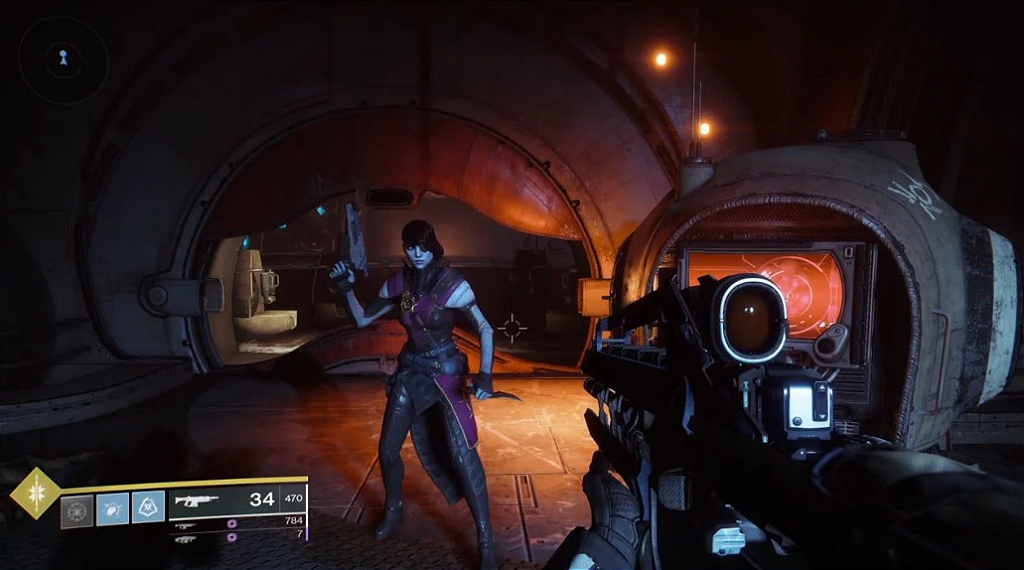The width and height of the screenshot is (1024, 570).
Task: Click the radar in the top-left corner
Action: 63,60
